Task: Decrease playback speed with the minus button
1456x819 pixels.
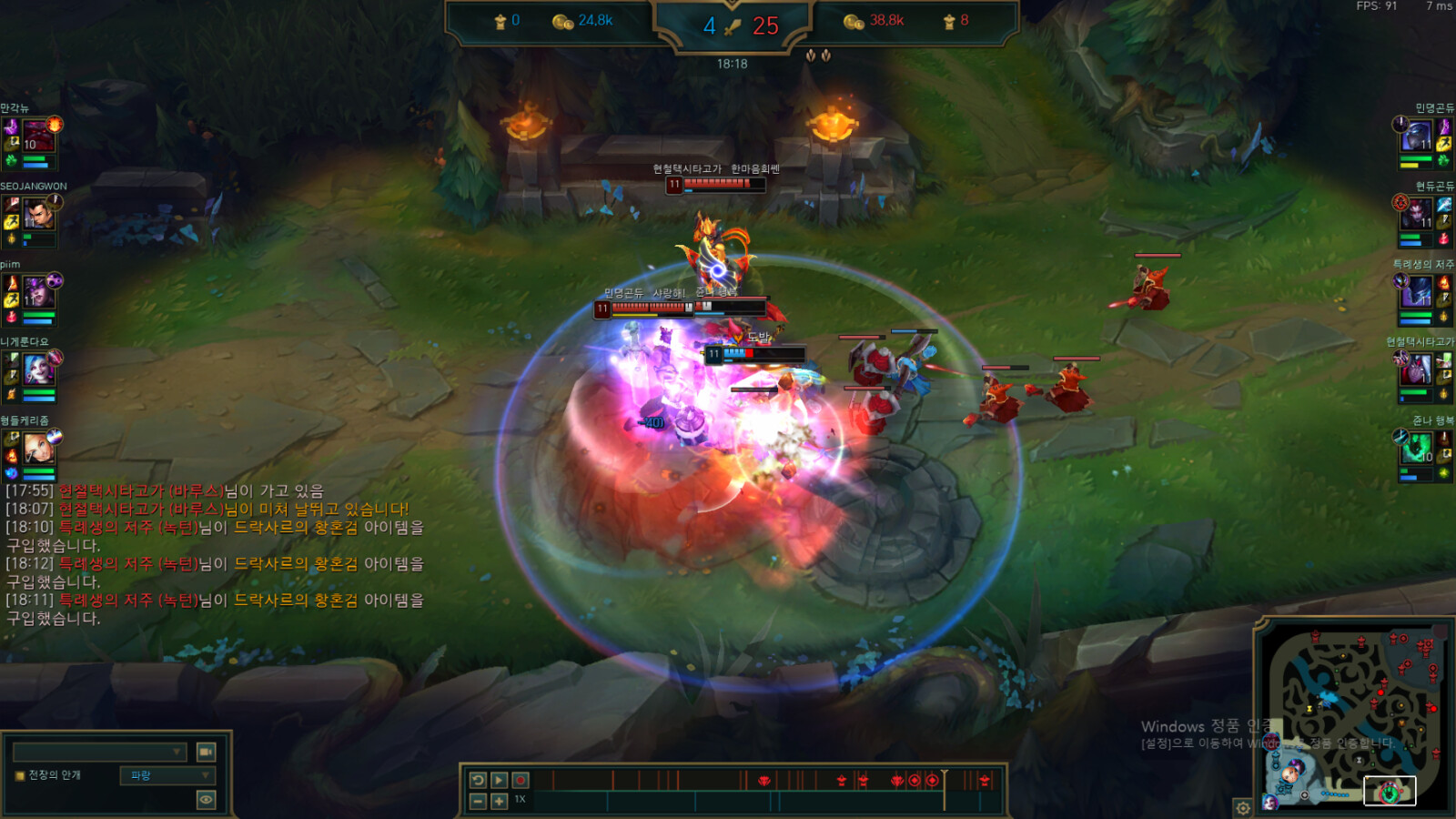Action: tap(477, 804)
